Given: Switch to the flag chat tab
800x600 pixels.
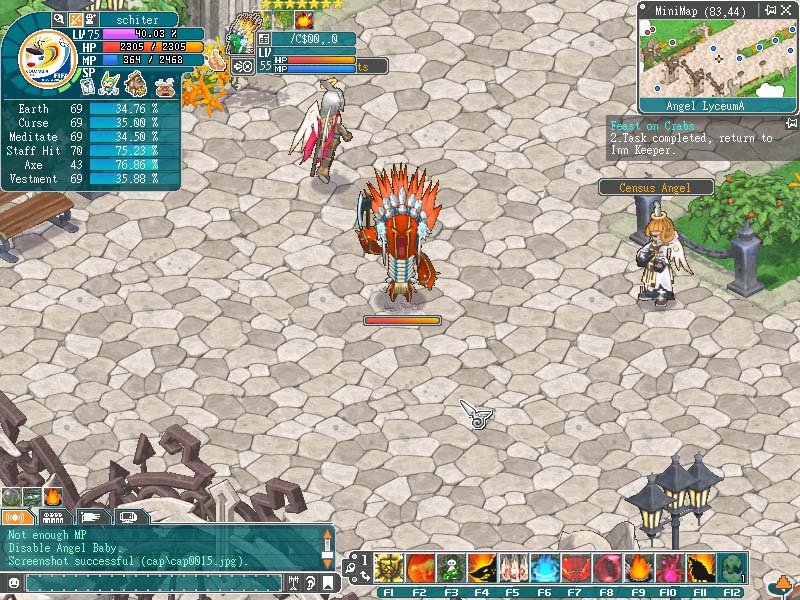Looking at the screenshot, I should tap(91, 517).
